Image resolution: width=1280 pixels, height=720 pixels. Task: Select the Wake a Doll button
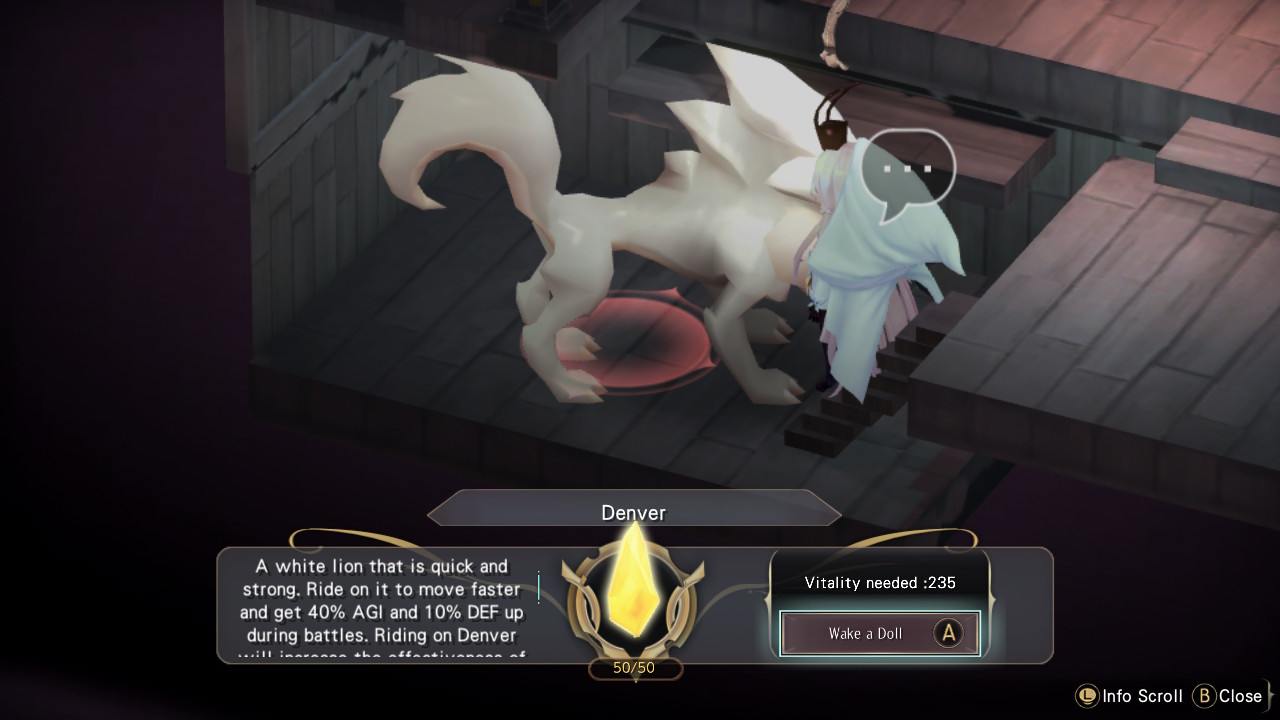click(879, 634)
